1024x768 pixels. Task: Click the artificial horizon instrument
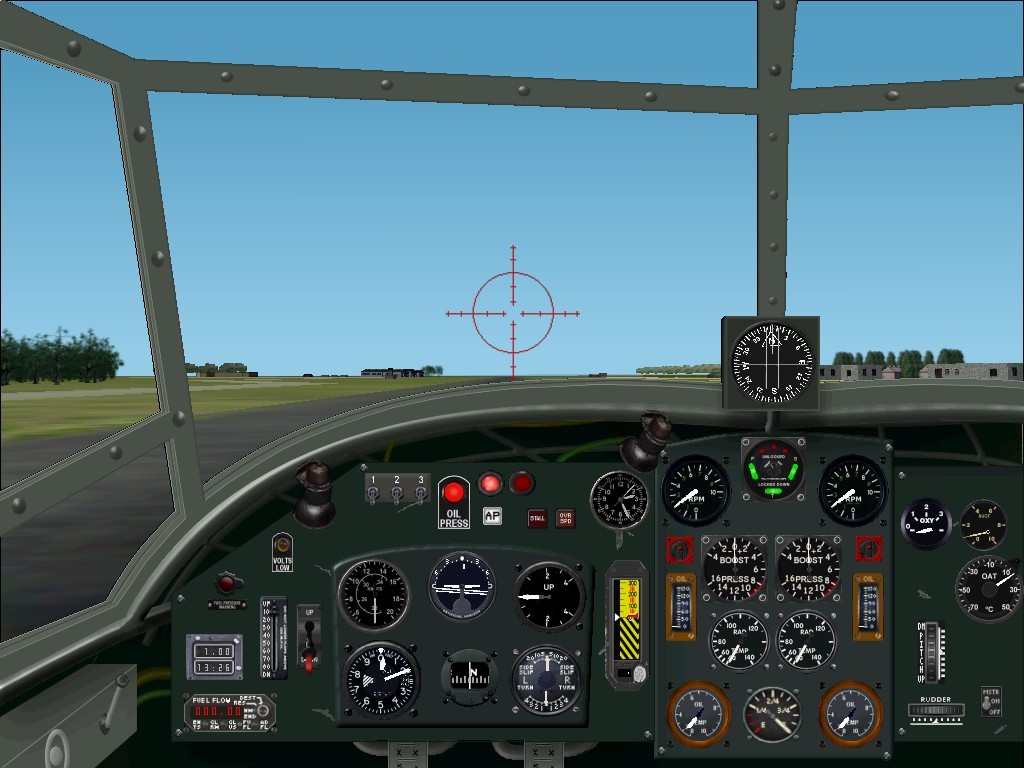click(462, 586)
